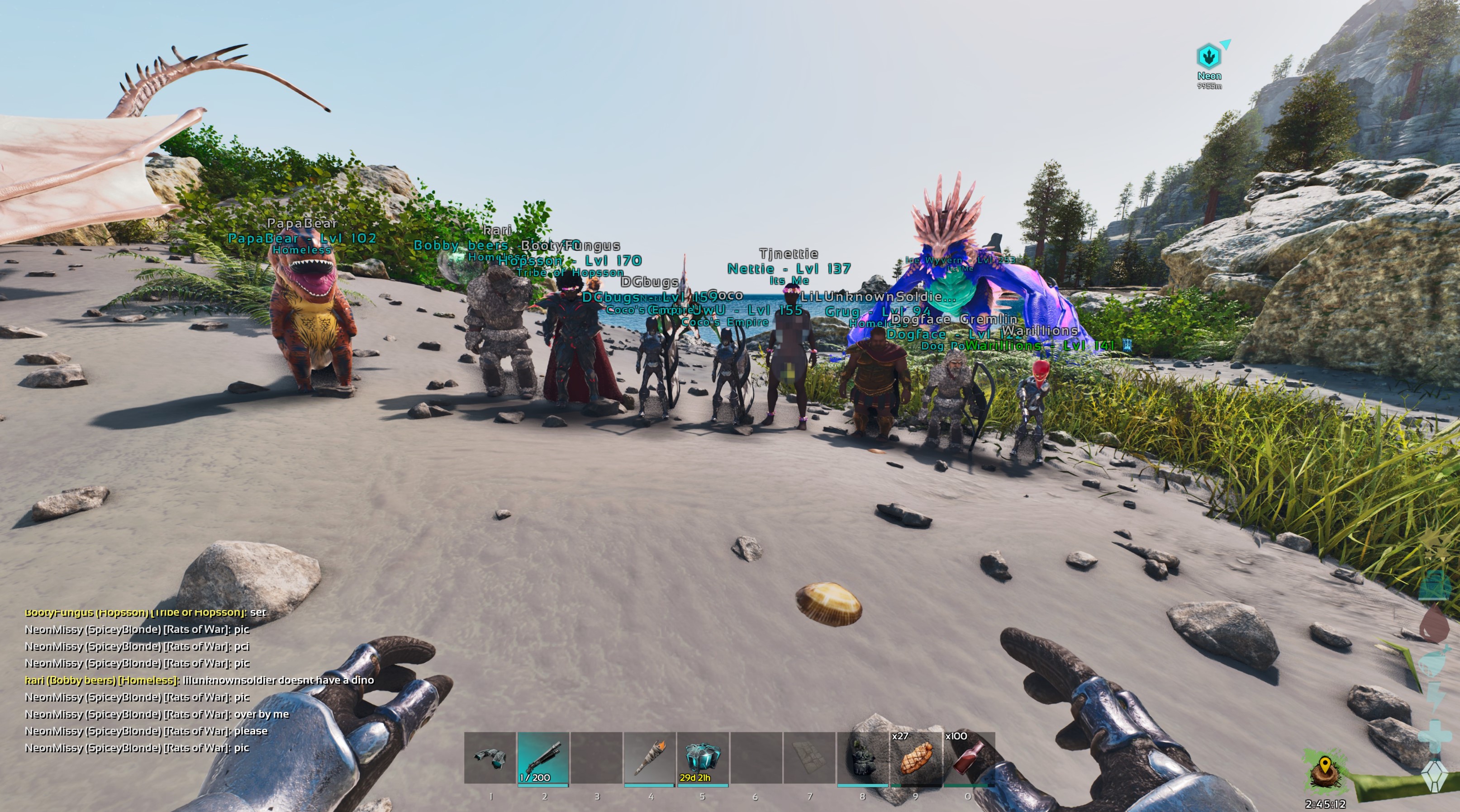Click the Neon waypoint marker
Image resolution: width=1460 pixels, height=812 pixels.
tap(1209, 57)
